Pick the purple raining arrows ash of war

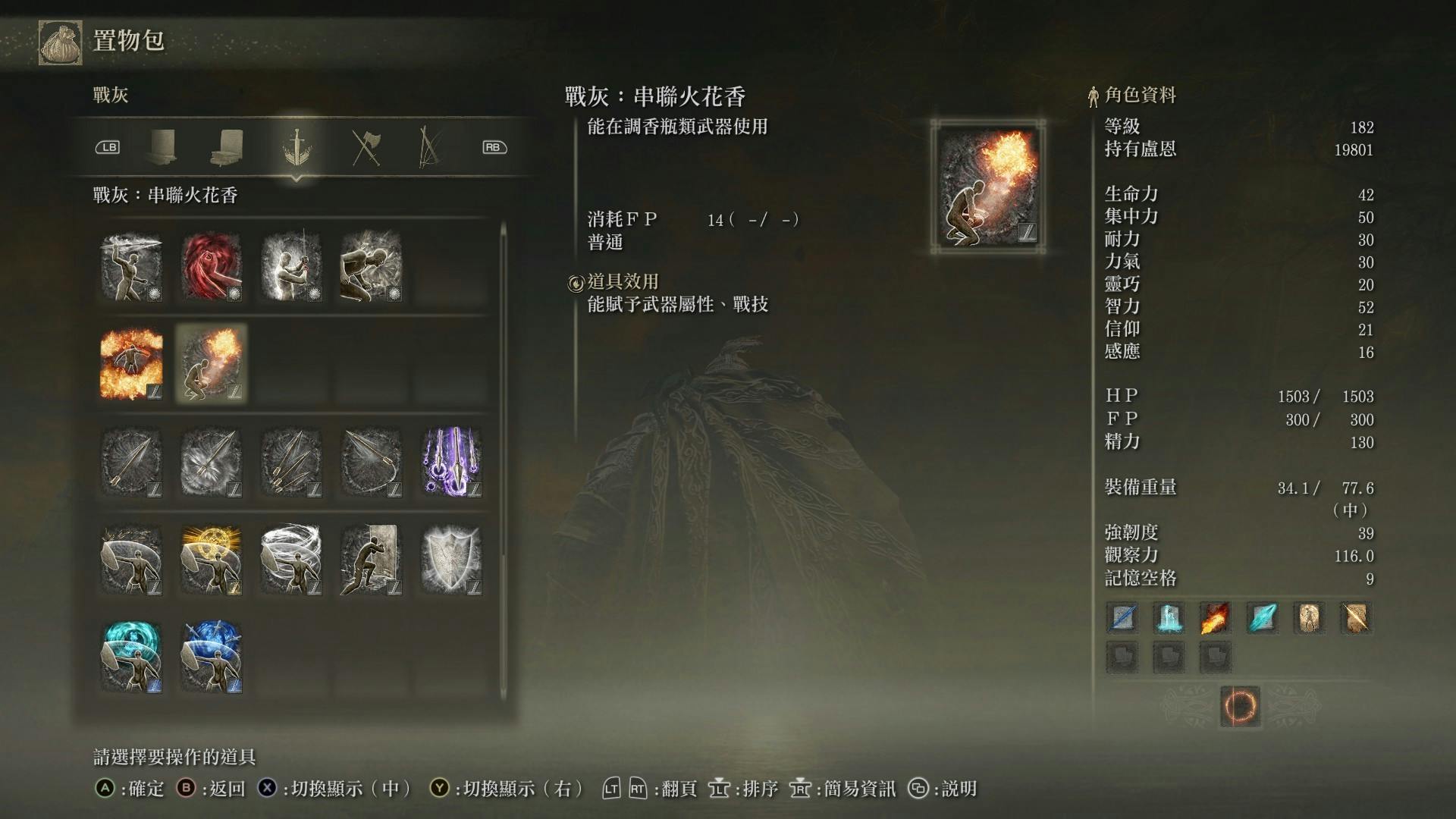(452, 463)
